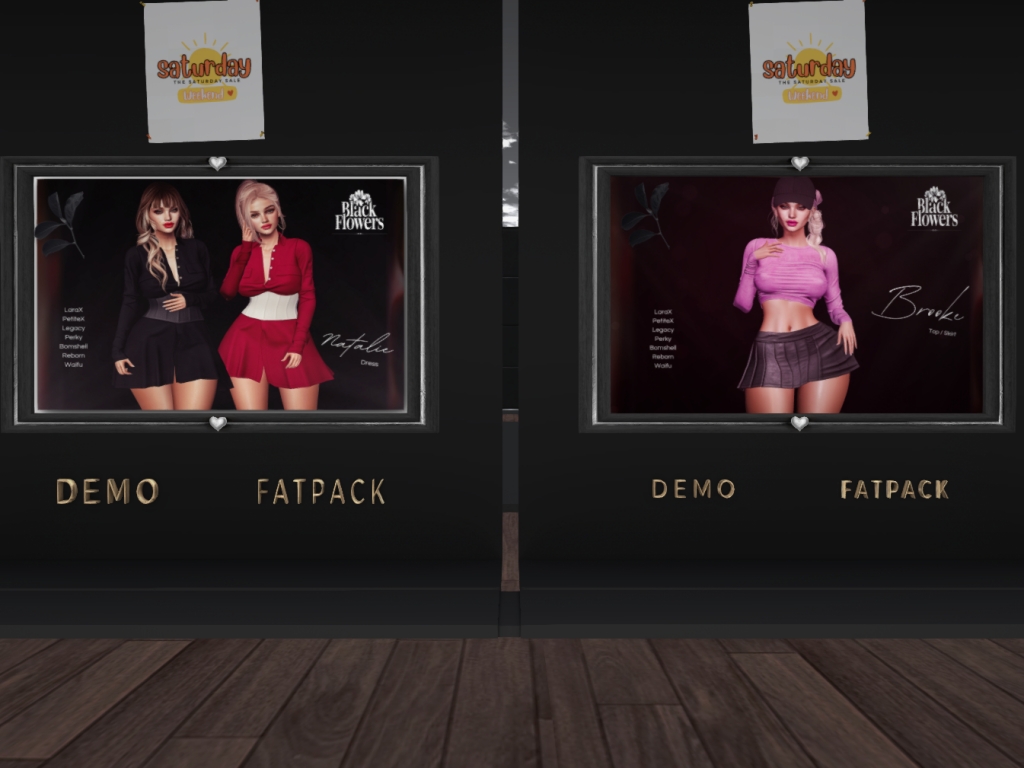This screenshot has width=1024, height=768.
Task: Open the Saturday Sale sign above Brooke vendor
Action: pos(808,70)
